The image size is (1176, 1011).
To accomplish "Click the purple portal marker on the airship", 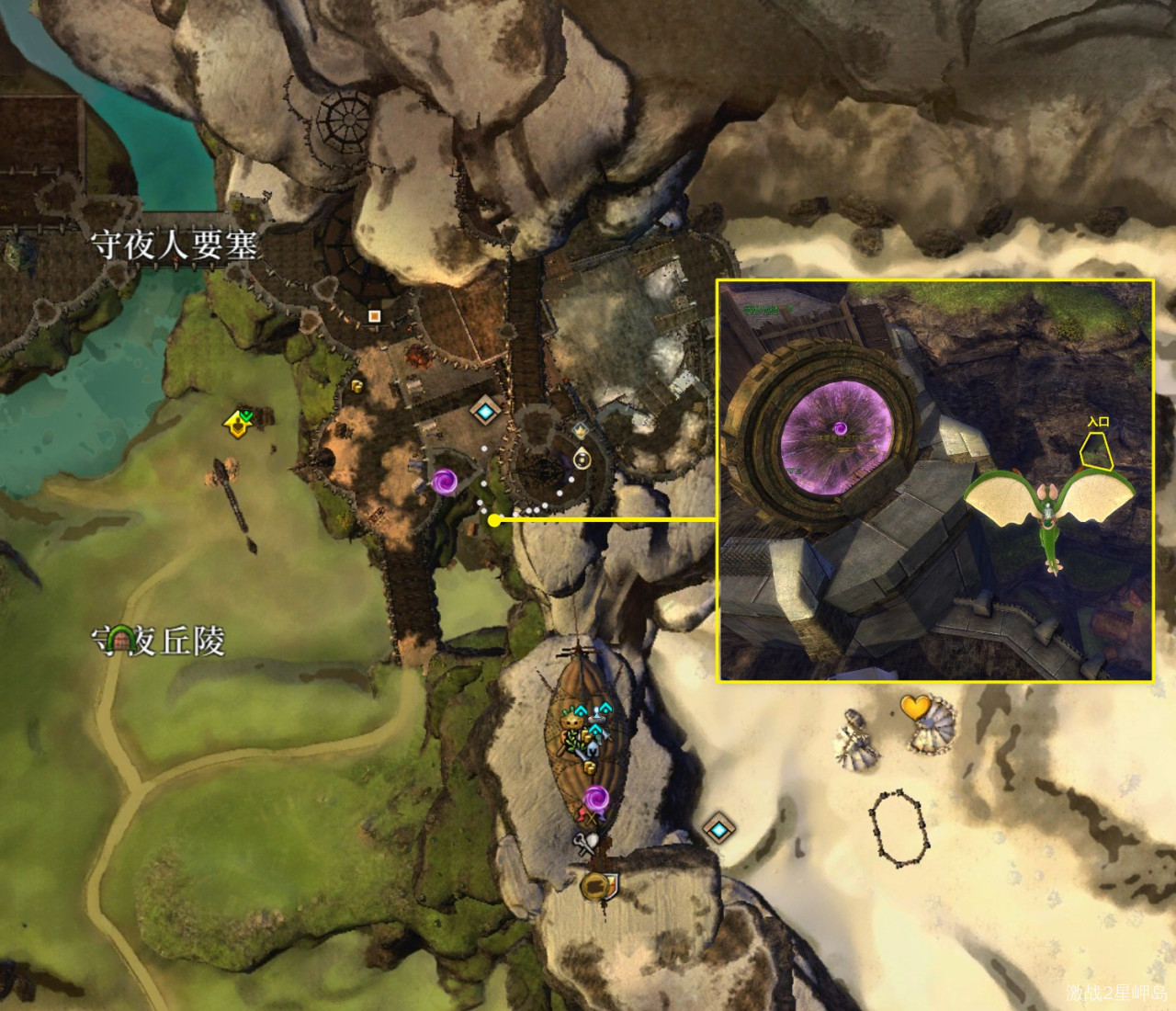I will pos(595,797).
